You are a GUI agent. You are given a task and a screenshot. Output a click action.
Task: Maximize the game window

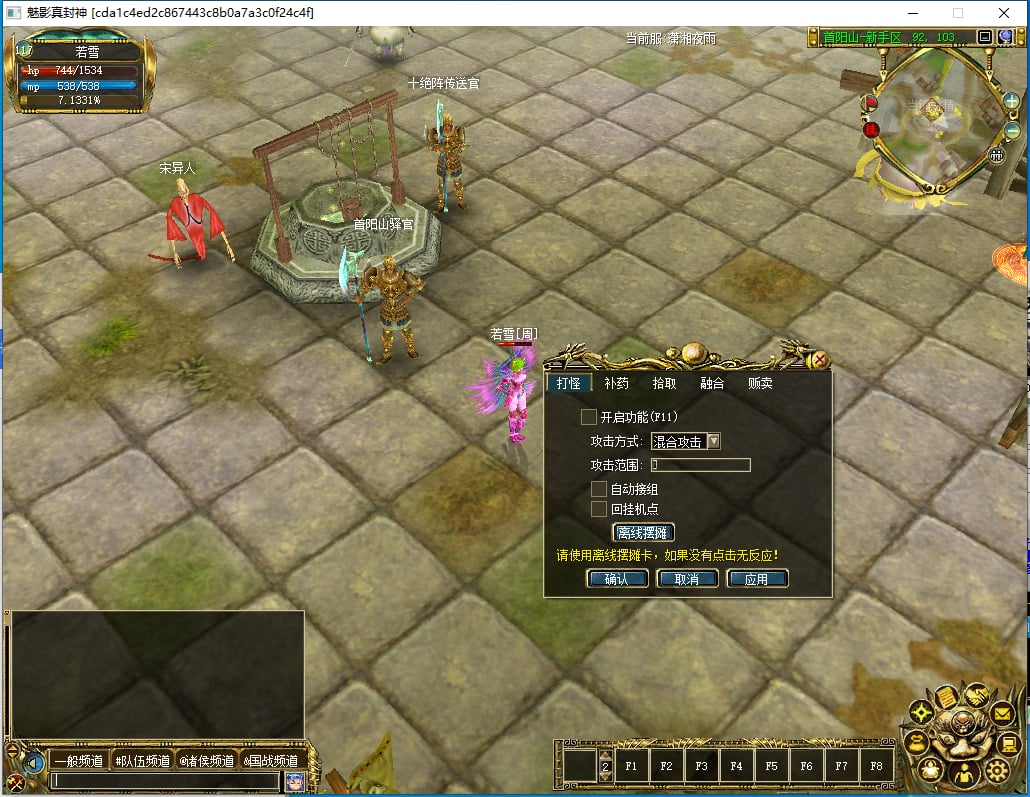958,13
